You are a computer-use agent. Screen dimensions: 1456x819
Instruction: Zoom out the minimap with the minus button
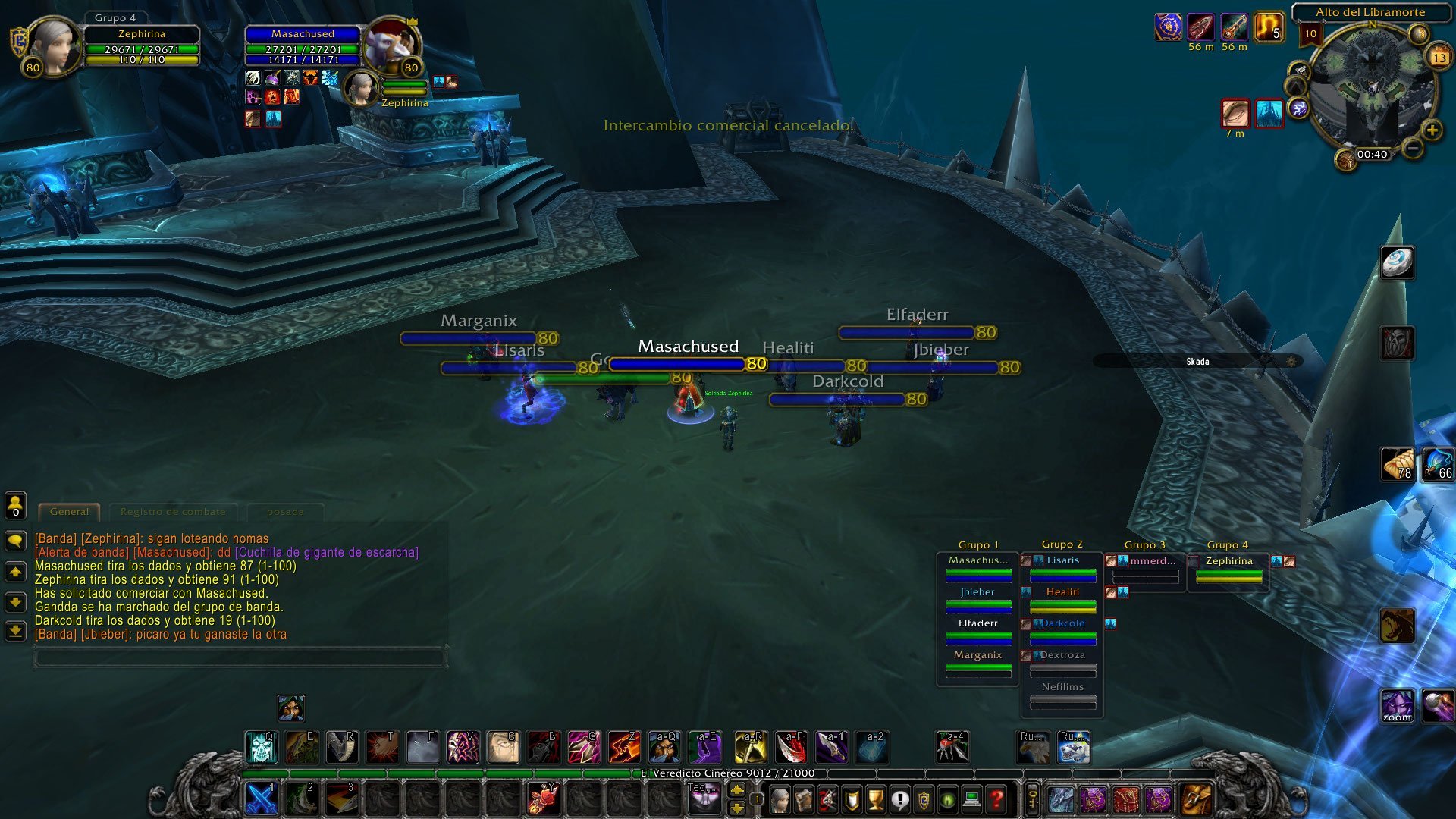(x=1412, y=149)
